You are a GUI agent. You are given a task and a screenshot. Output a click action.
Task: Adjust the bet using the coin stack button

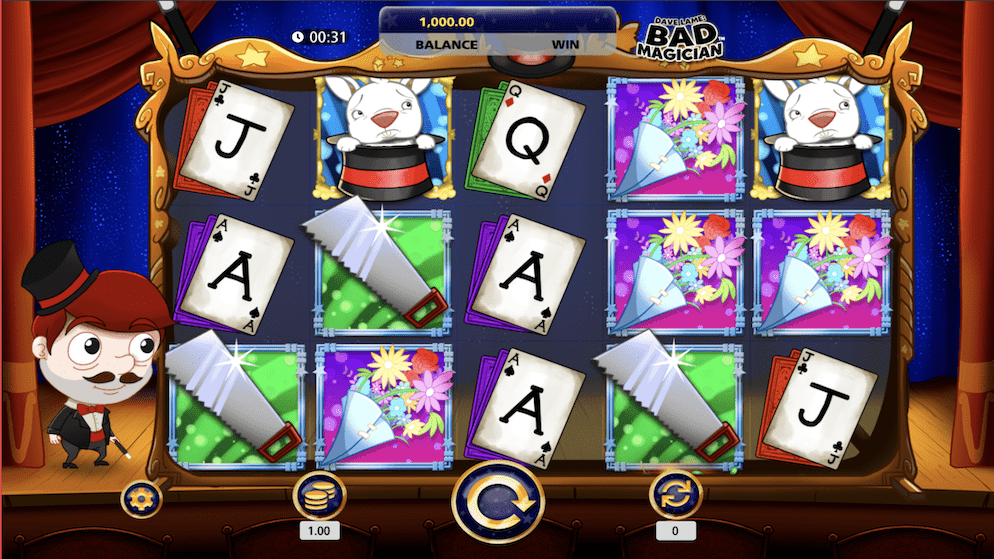pyautogui.click(x=319, y=495)
